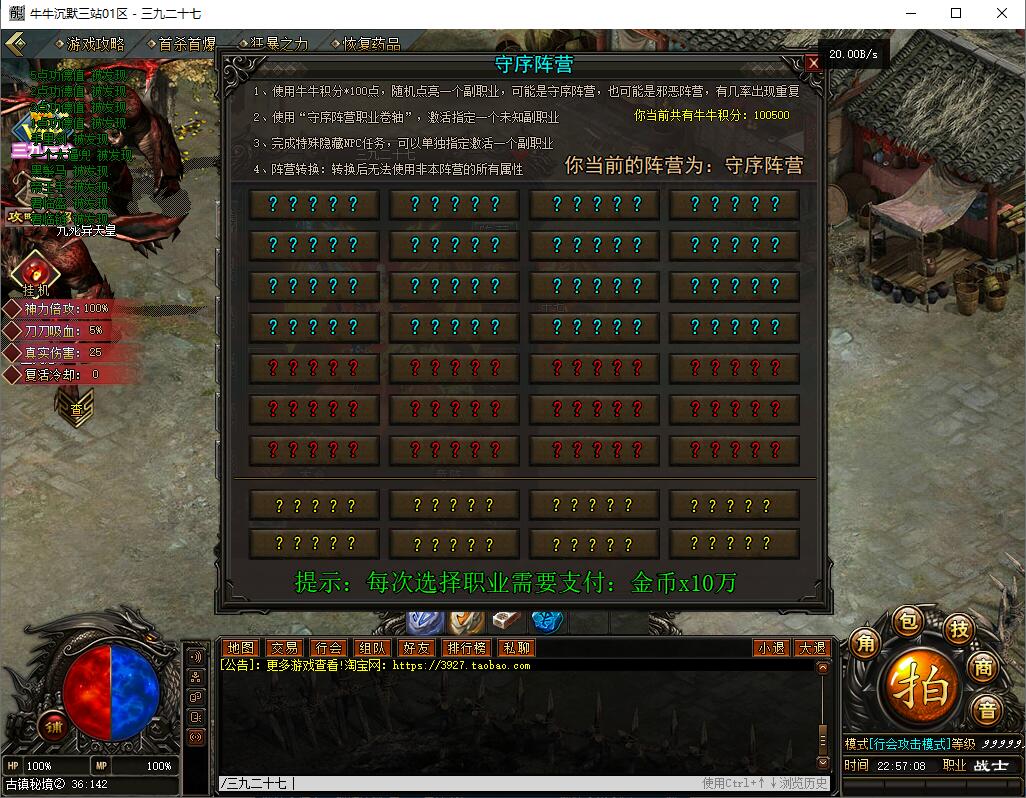Open the 地图 map button
The image size is (1026, 798).
pyautogui.click(x=240, y=648)
